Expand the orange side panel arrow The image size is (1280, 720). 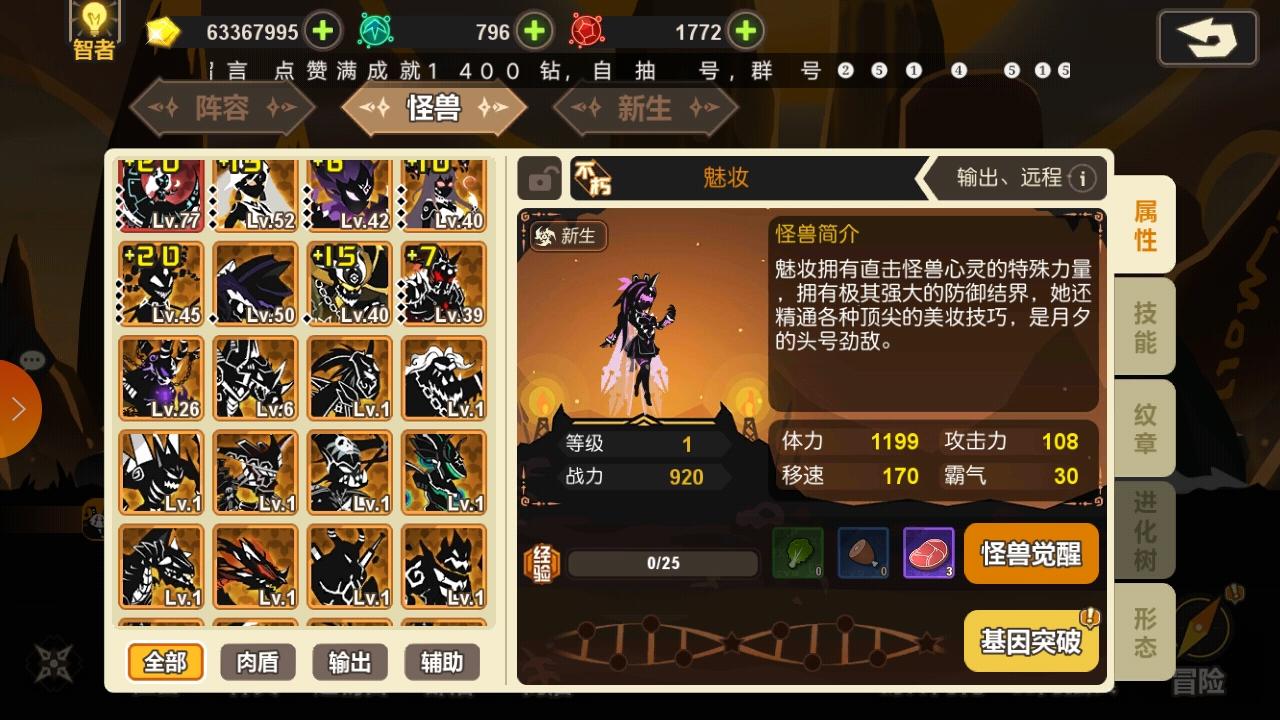[20, 409]
